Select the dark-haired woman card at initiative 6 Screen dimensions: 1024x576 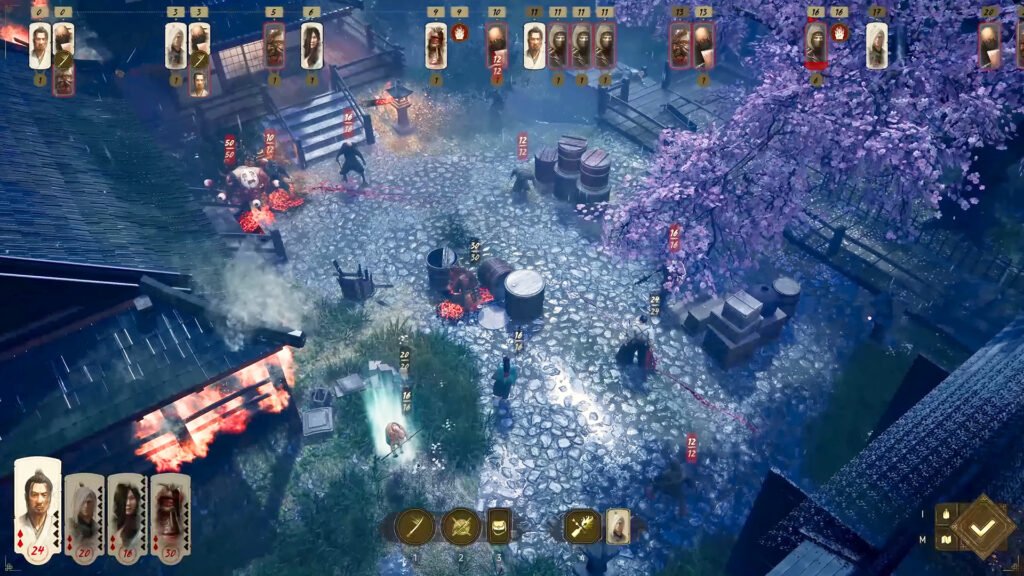click(x=312, y=46)
